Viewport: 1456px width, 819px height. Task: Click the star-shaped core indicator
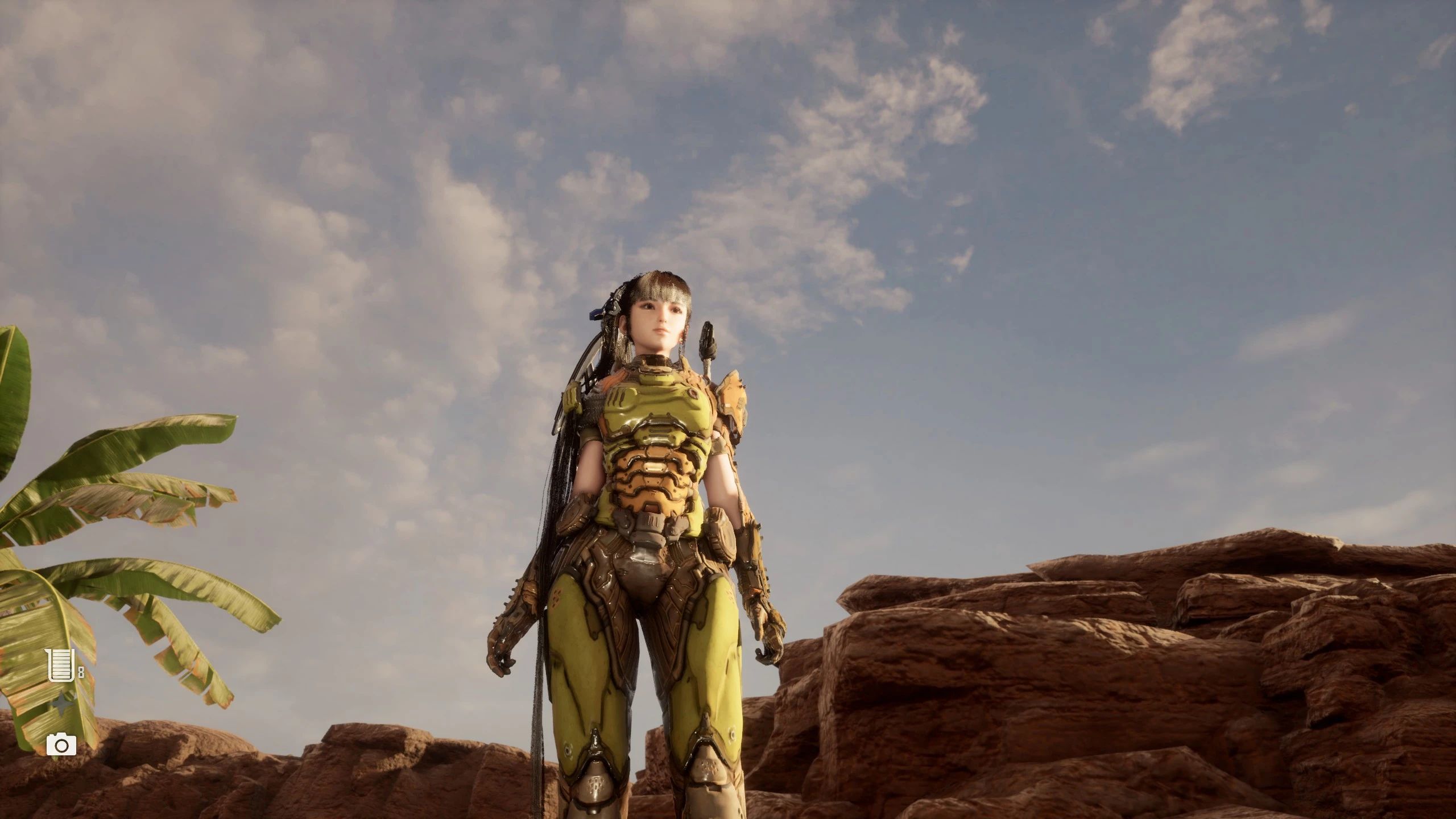[x=61, y=704]
